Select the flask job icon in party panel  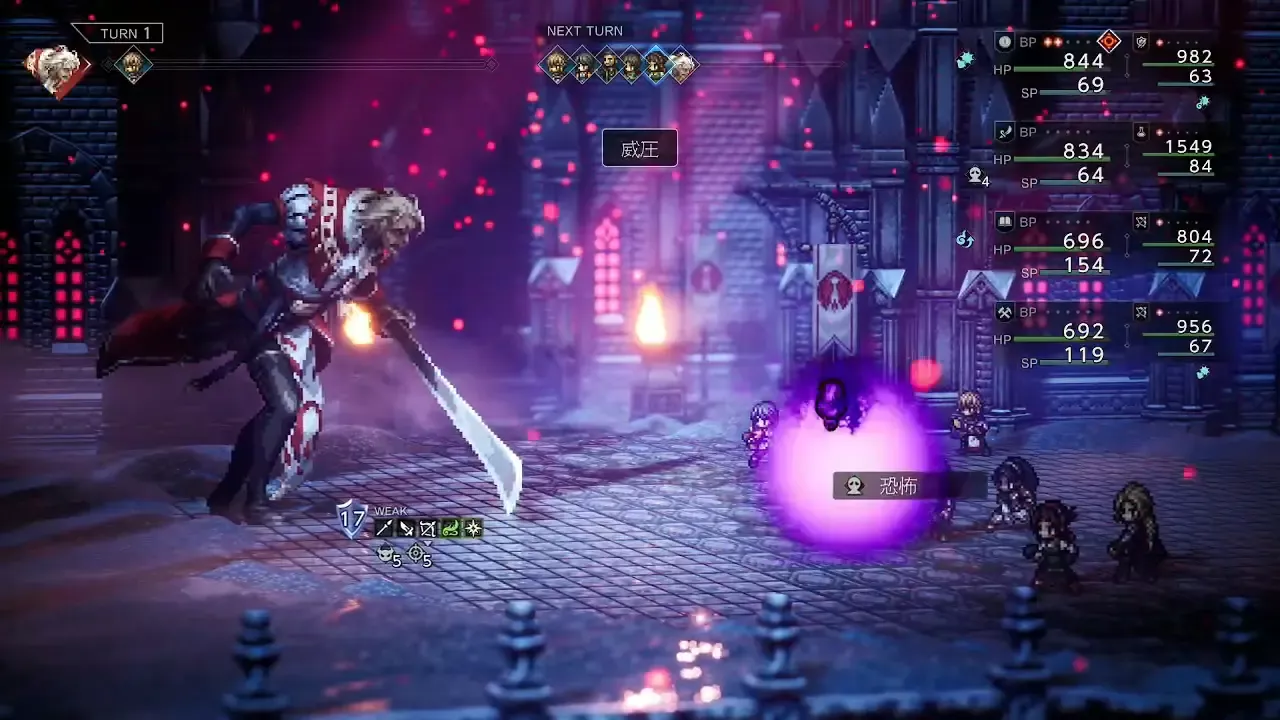click(1139, 131)
